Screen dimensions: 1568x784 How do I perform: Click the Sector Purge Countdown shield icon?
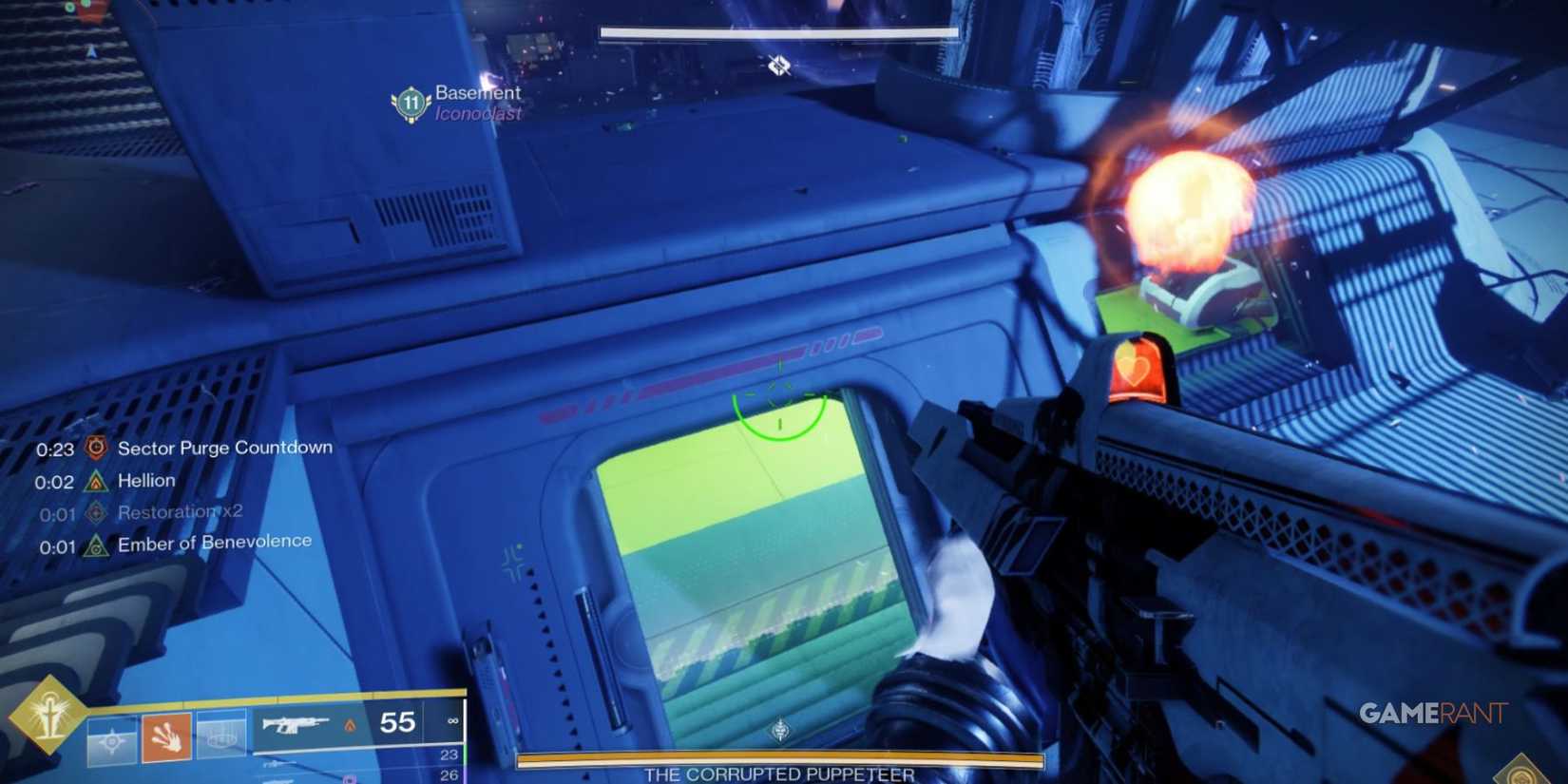tap(95, 448)
